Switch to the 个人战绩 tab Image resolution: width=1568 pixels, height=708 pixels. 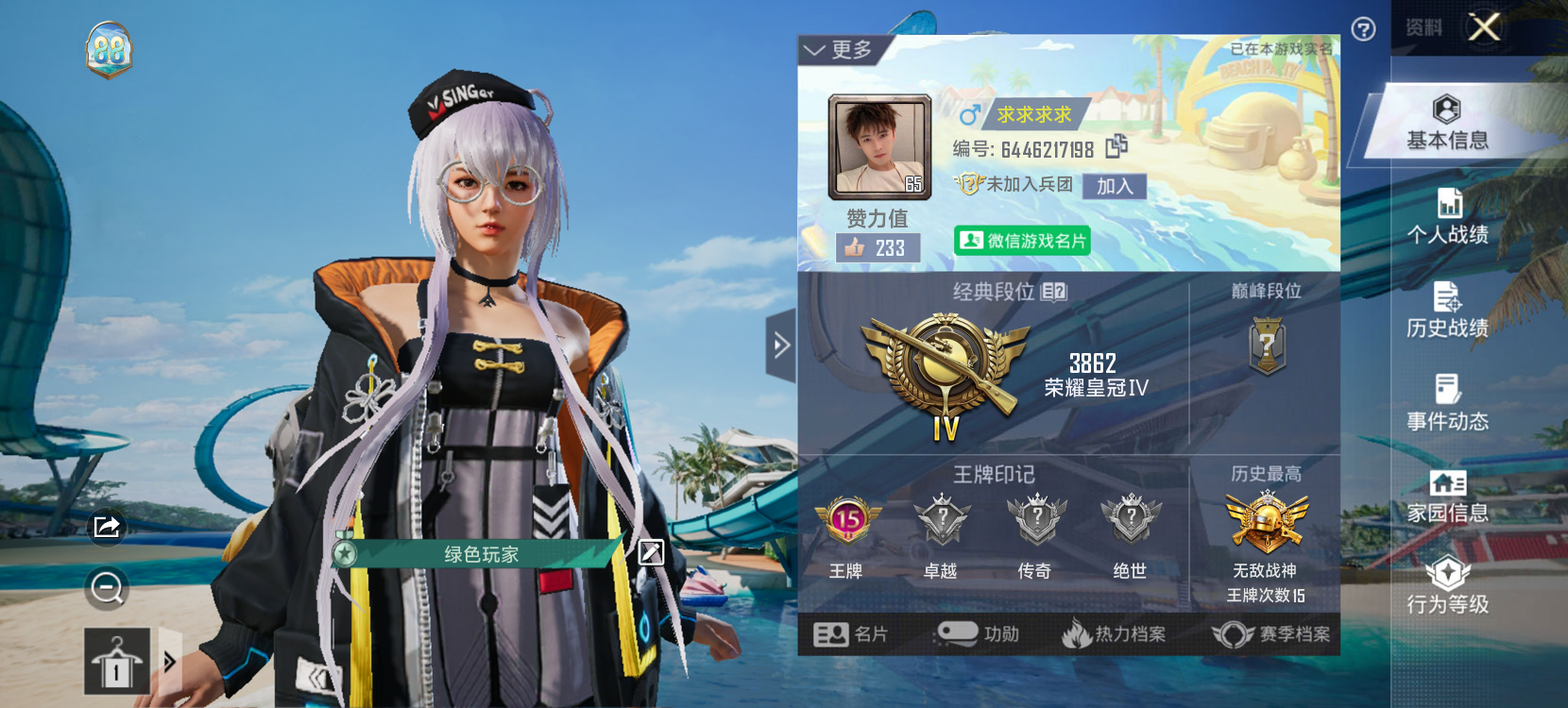pyautogui.click(x=1447, y=217)
